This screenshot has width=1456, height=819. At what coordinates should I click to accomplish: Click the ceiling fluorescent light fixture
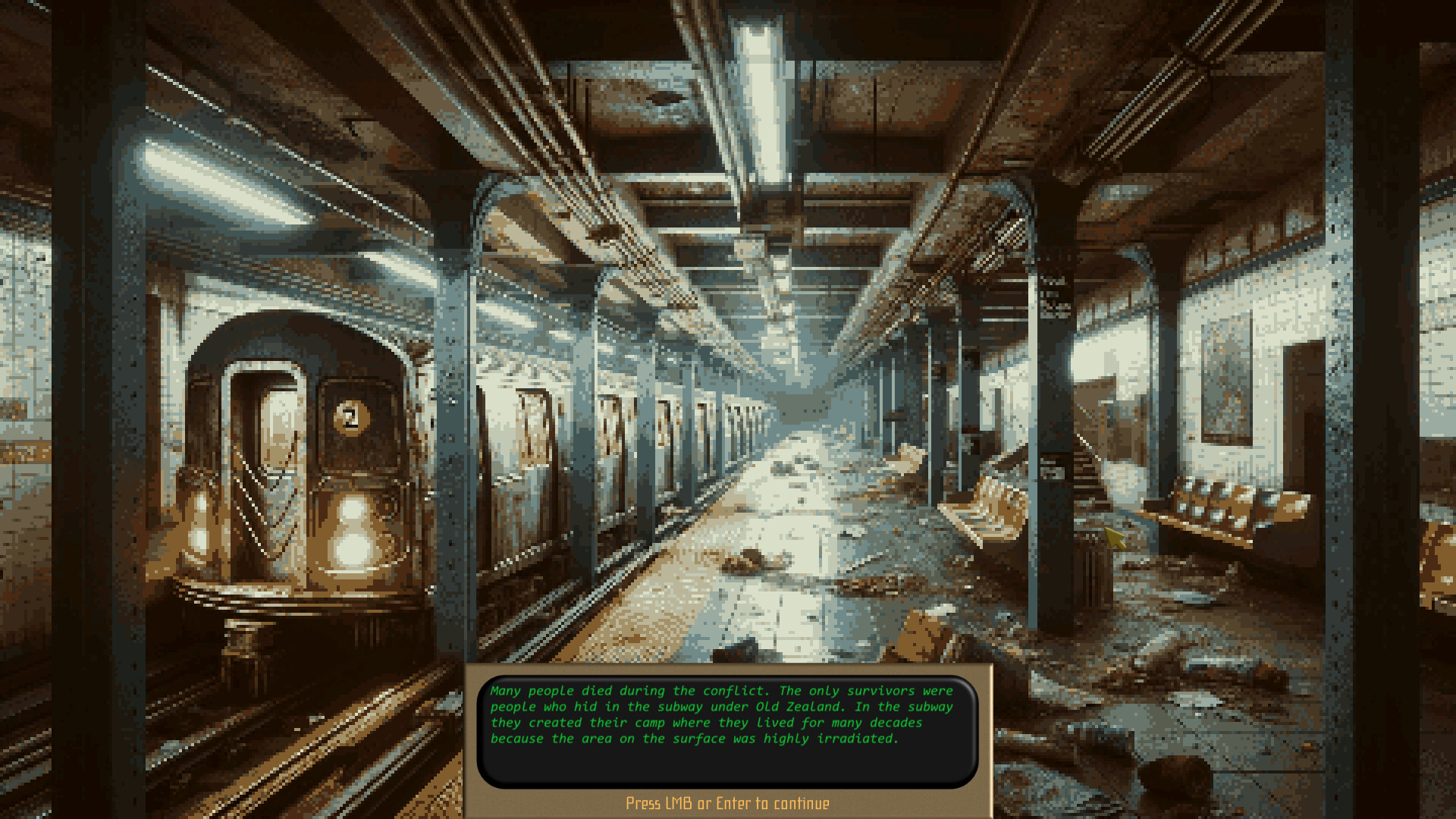(x=758, y=91)
